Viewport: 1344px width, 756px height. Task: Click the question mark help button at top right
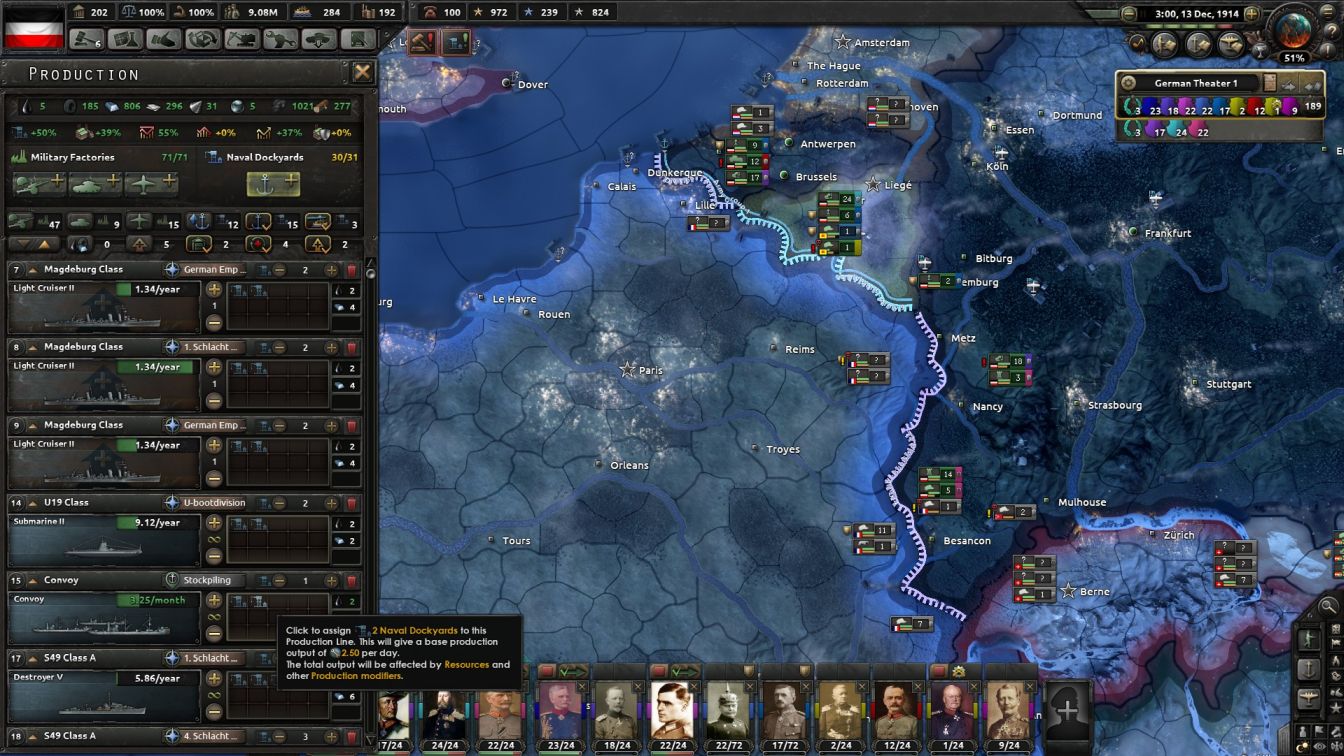[1332, 31]
